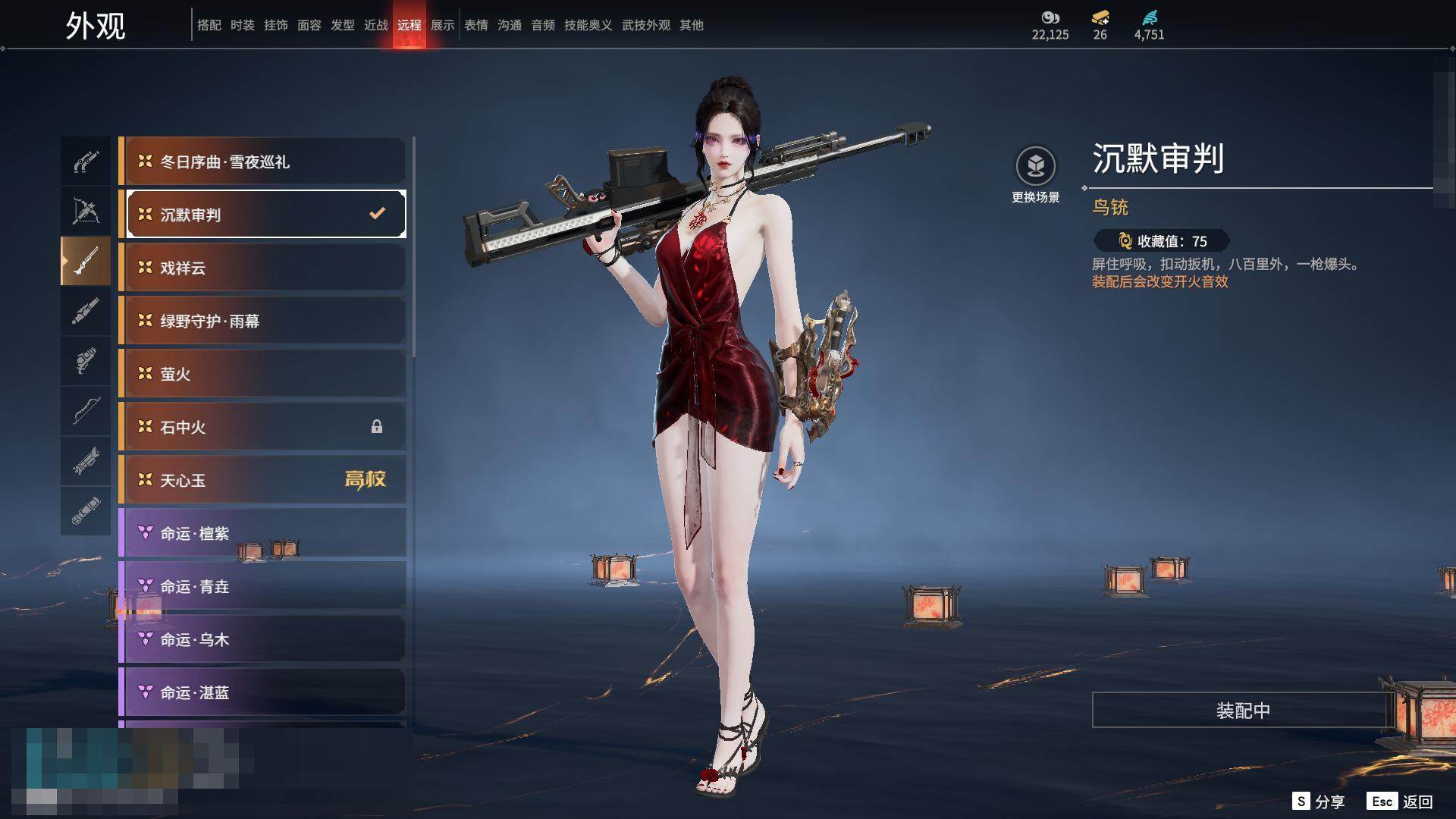
Task: Select the 萤火 skin
Action: point(262,374)
